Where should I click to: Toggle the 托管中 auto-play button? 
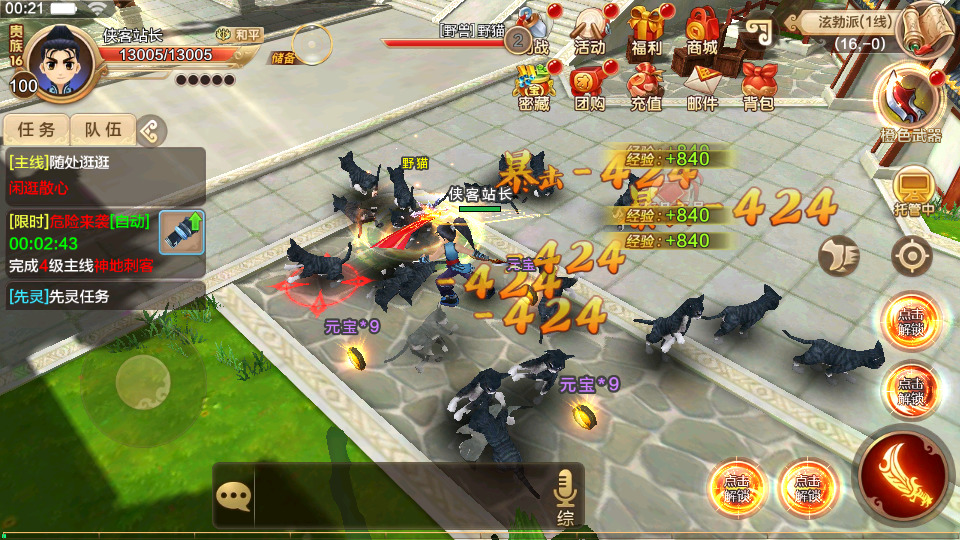pyautogui.click(x=912, y=190)
